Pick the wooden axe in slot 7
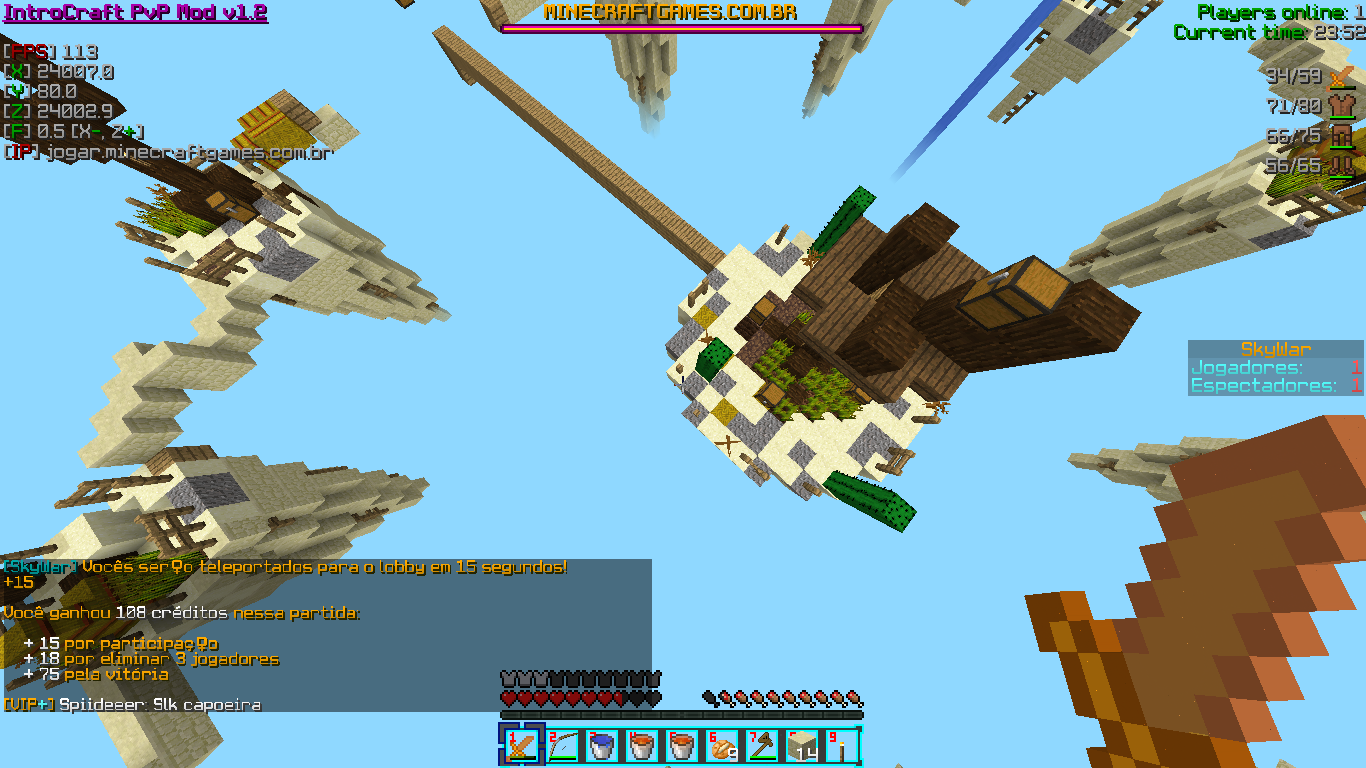The height and width of the screenshot is (768, 1366). [x=762, y=746]
